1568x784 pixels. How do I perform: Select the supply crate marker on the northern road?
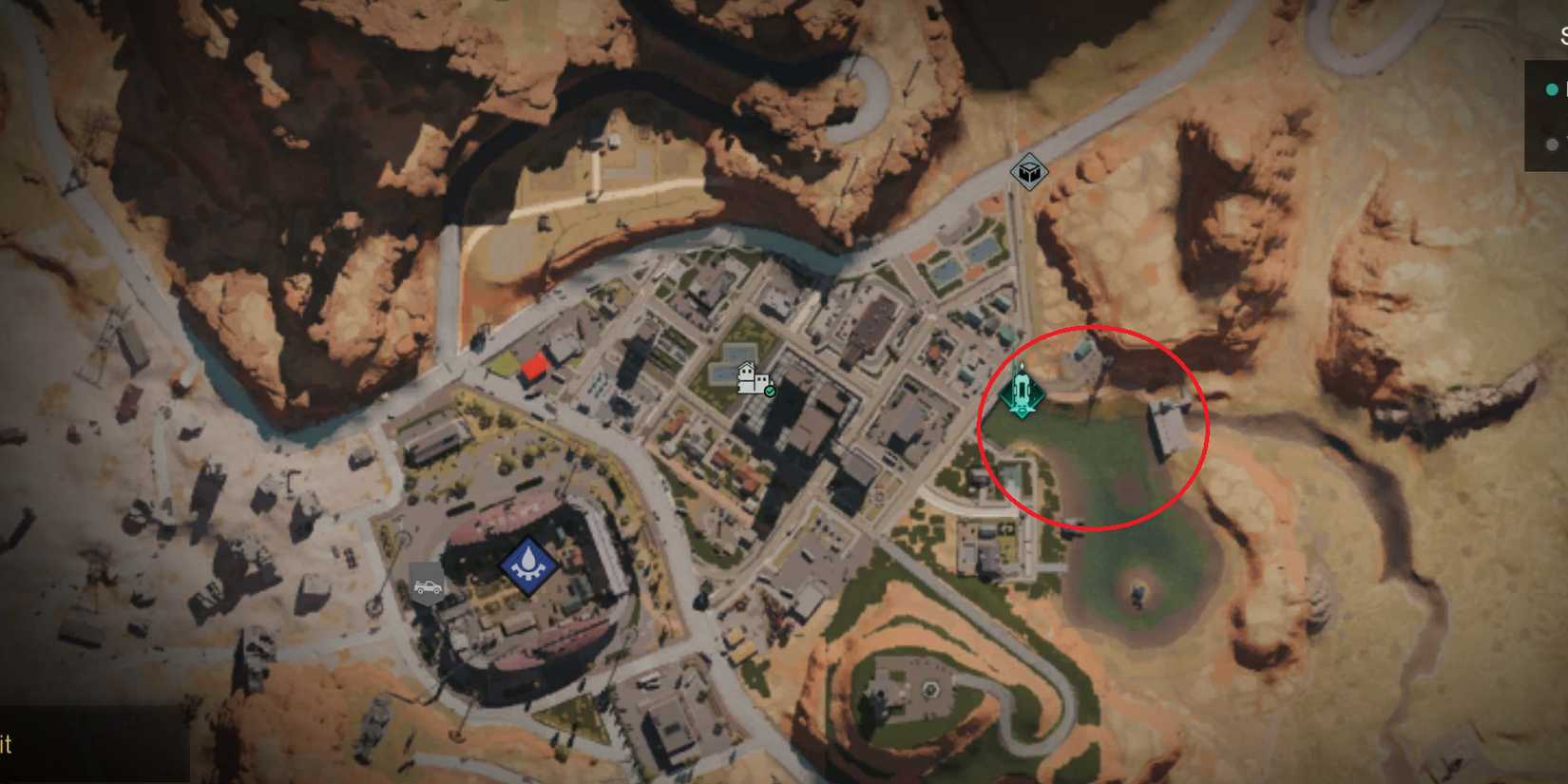pos(1028,173)
